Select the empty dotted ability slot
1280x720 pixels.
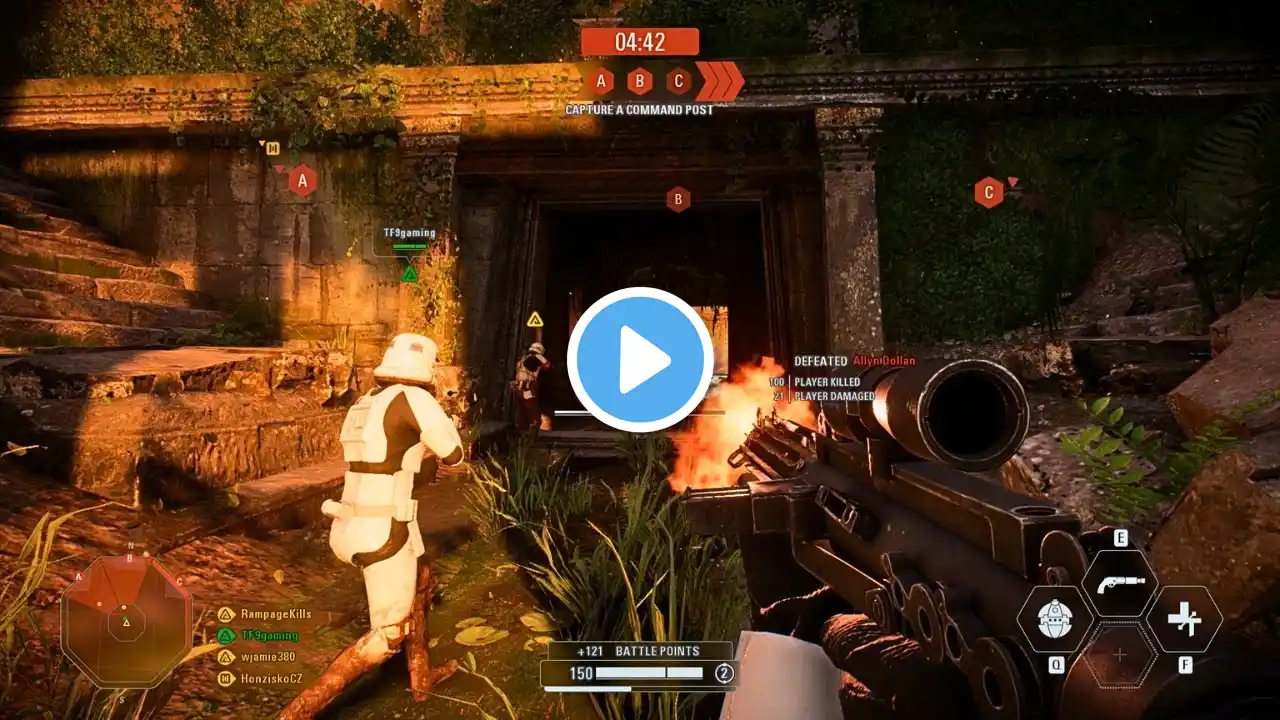[x=1119, y=655]
